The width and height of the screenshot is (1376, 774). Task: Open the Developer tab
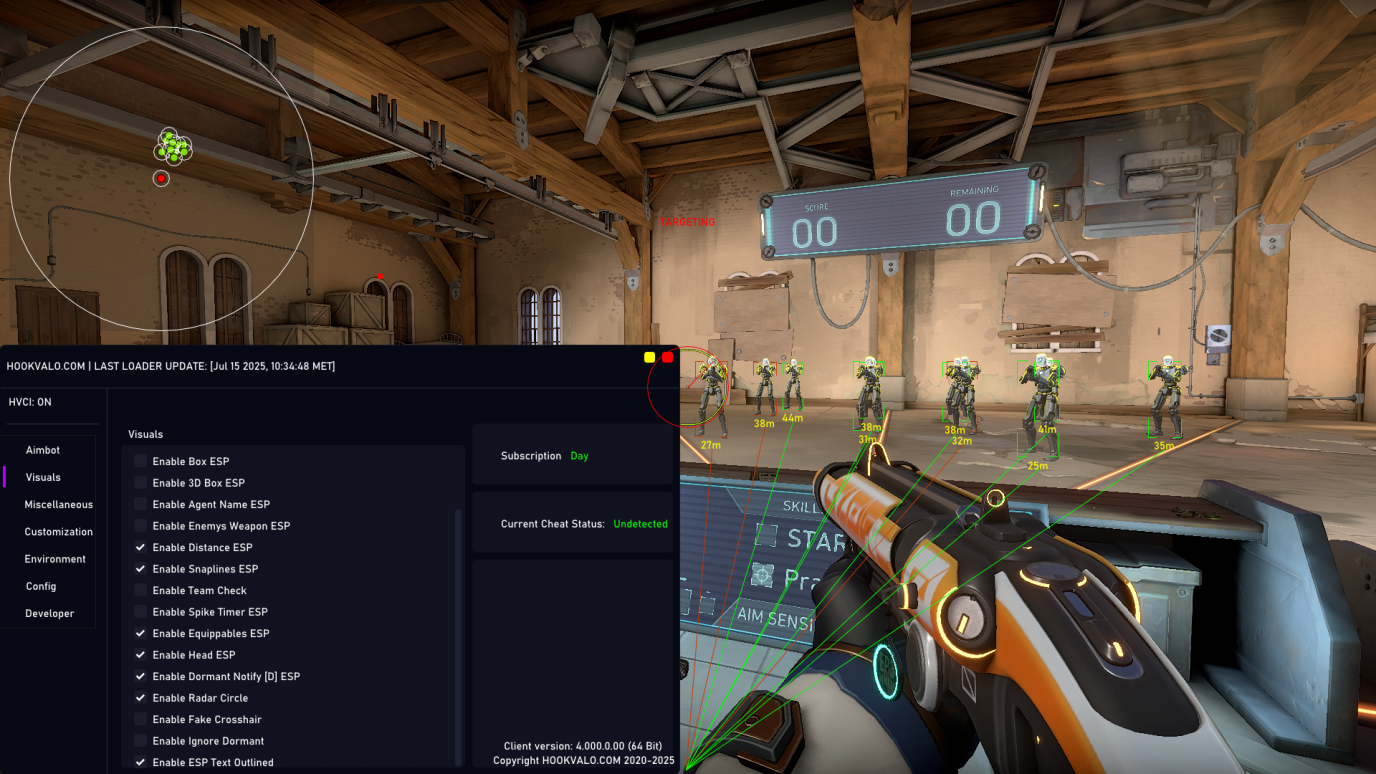click(x=49, y=613)
